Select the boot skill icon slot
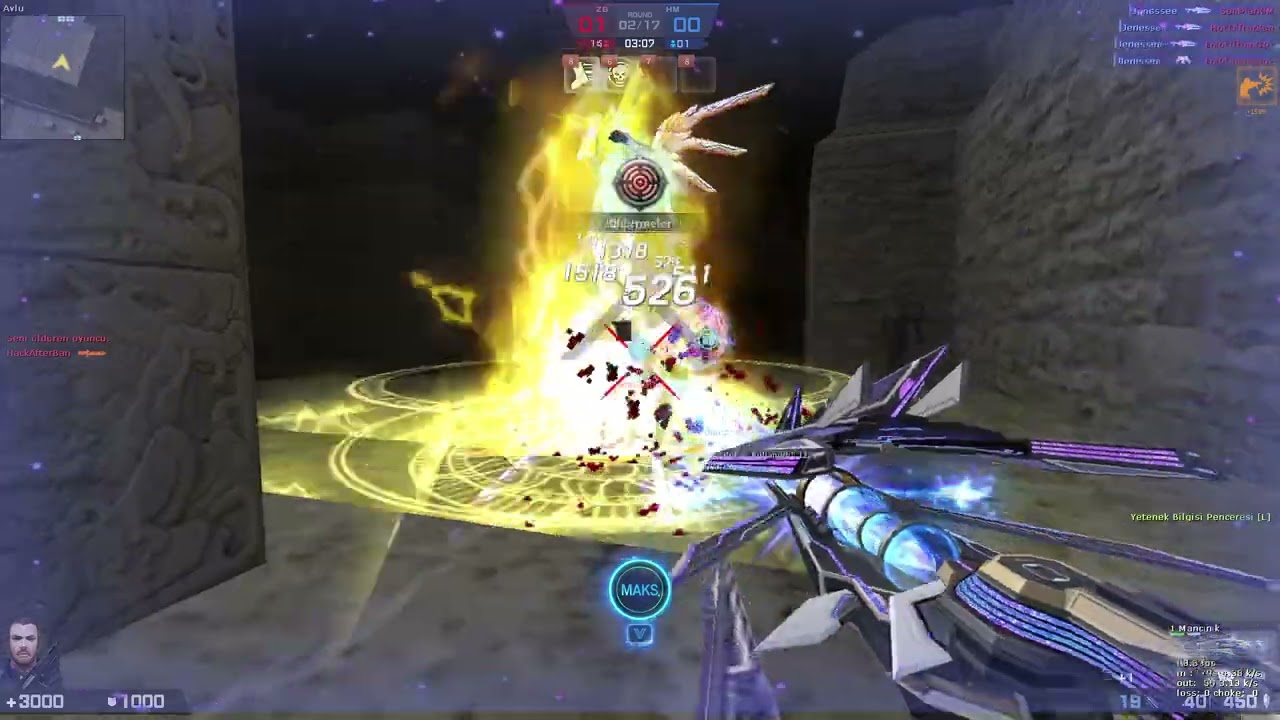This screenshot has height=720, width=1280. (580, 75)
